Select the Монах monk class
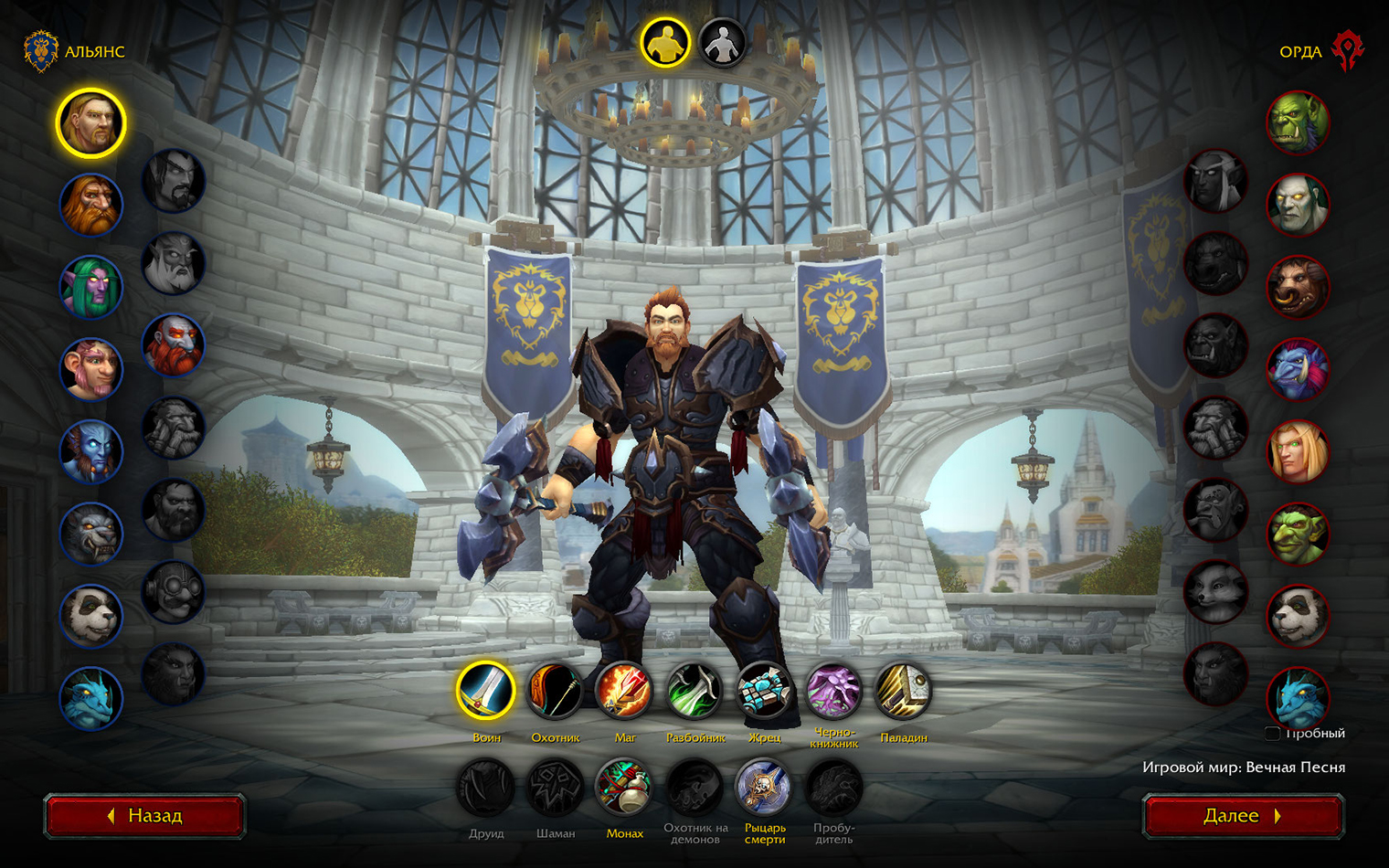 tap(625, 788)
